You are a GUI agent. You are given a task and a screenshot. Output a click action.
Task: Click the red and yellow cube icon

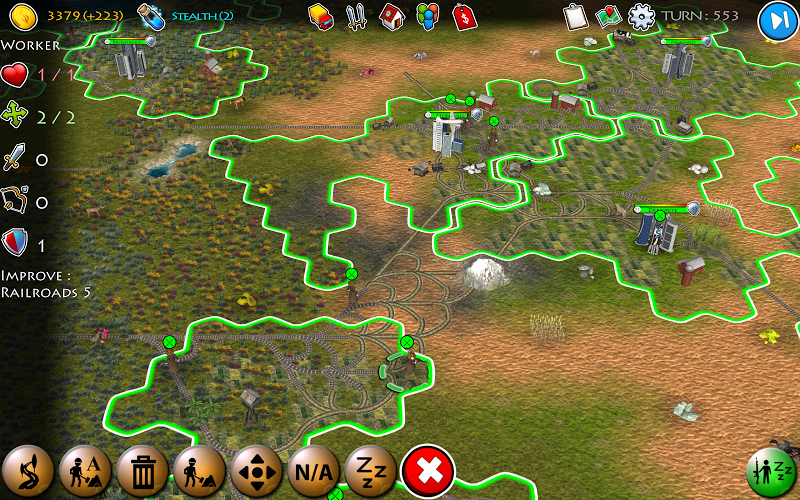[x=321, y=15]
